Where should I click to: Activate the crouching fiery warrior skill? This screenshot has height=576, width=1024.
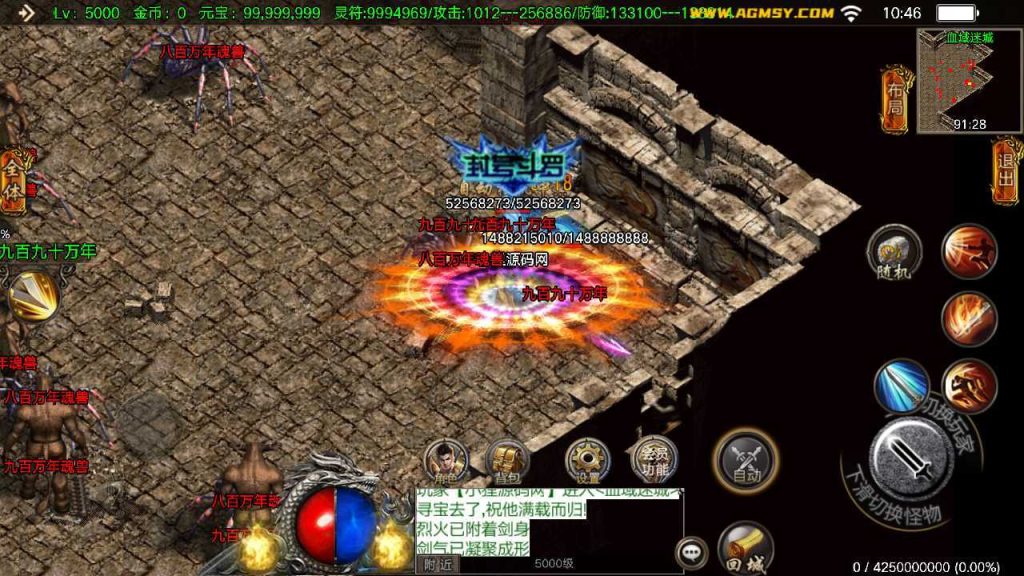tap(969, 387)
